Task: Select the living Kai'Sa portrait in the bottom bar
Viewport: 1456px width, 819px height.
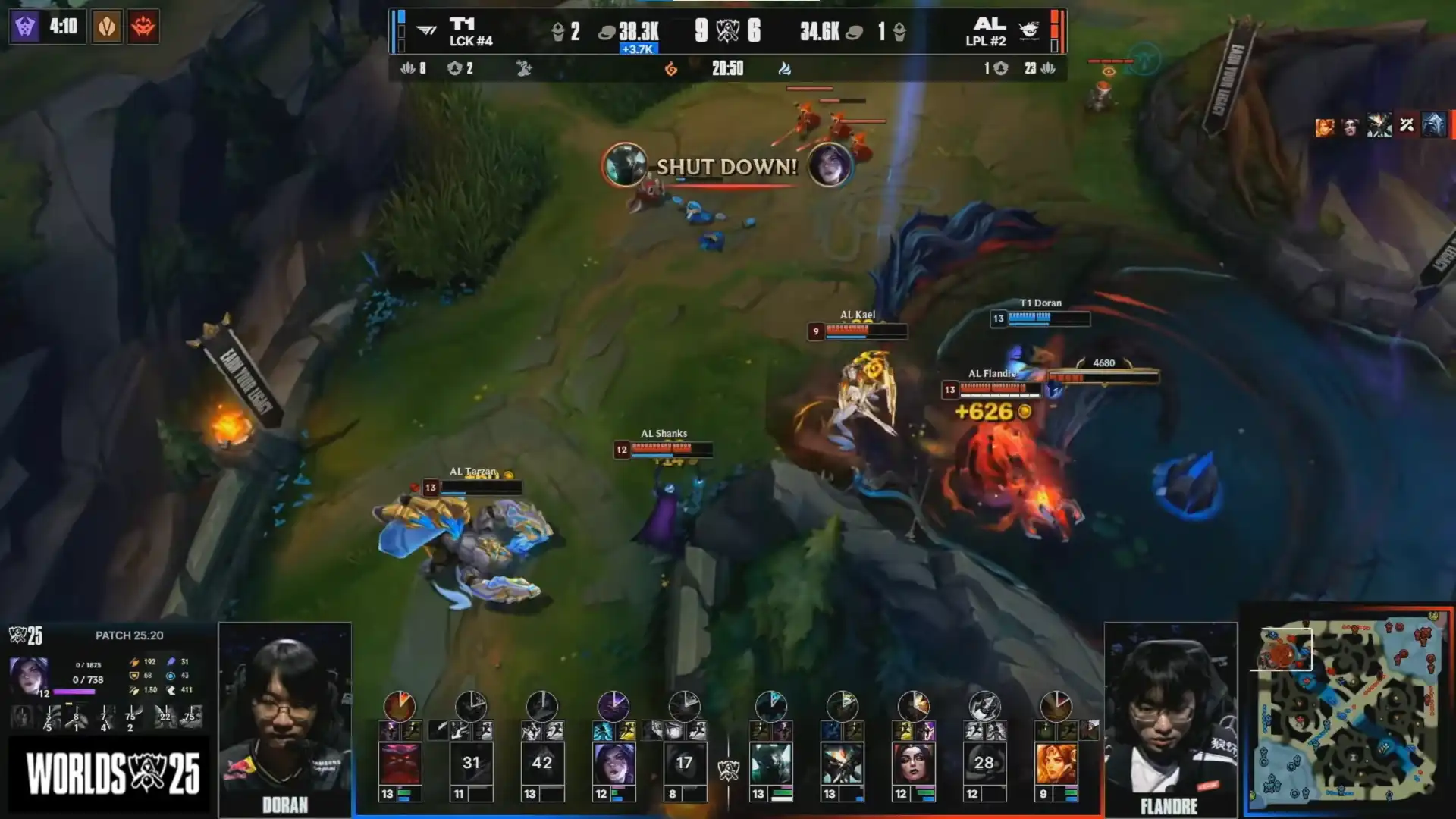Action: click(x=613, y=763)
